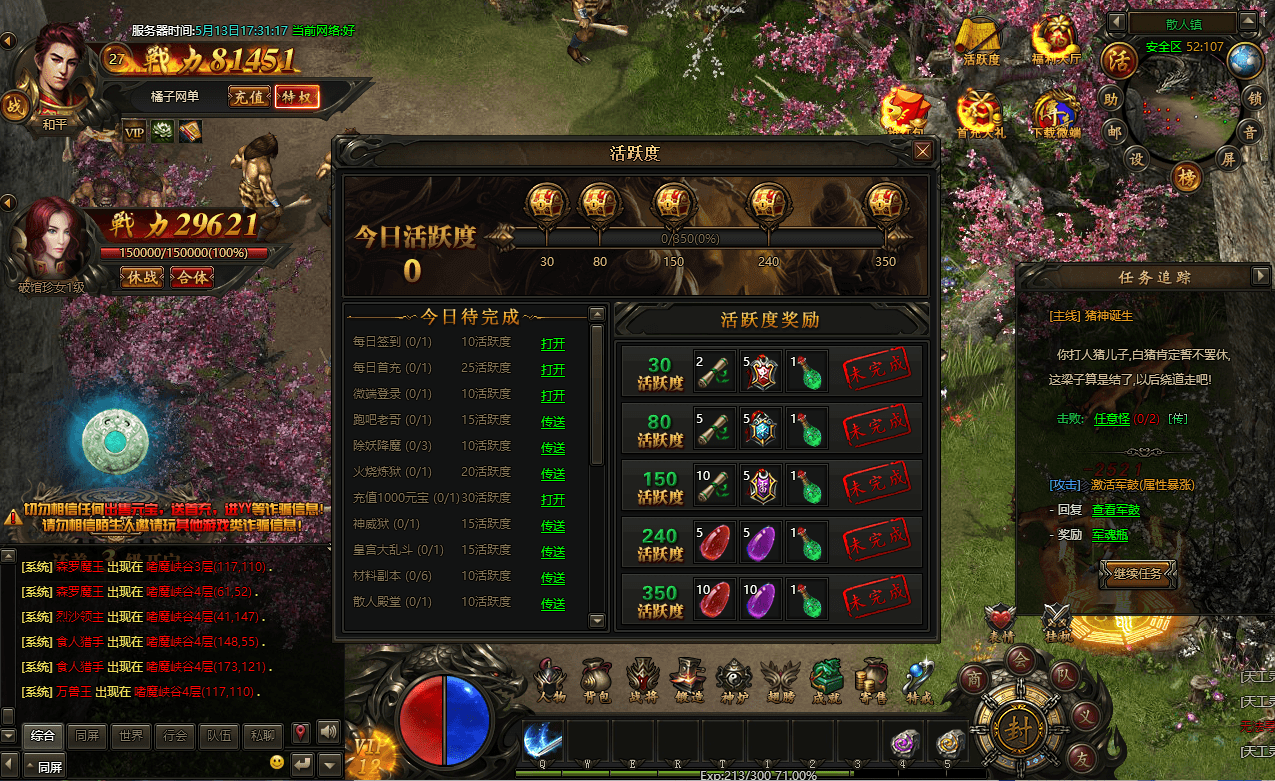Open the 成就 achievements icon
This screenshot has width=1275, height=781.
click(826, 680)
